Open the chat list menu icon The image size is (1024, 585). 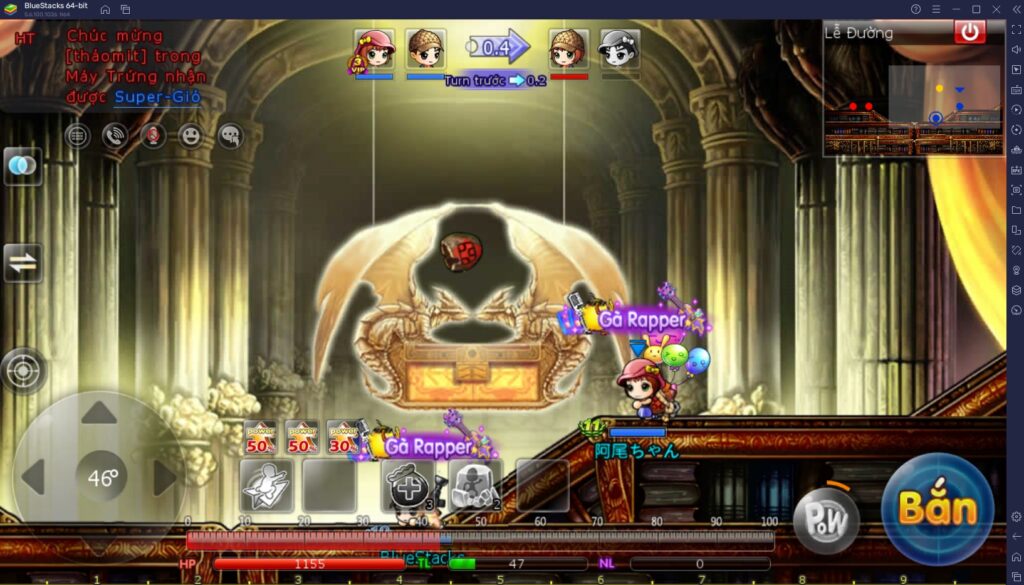(x=78, y=136)
